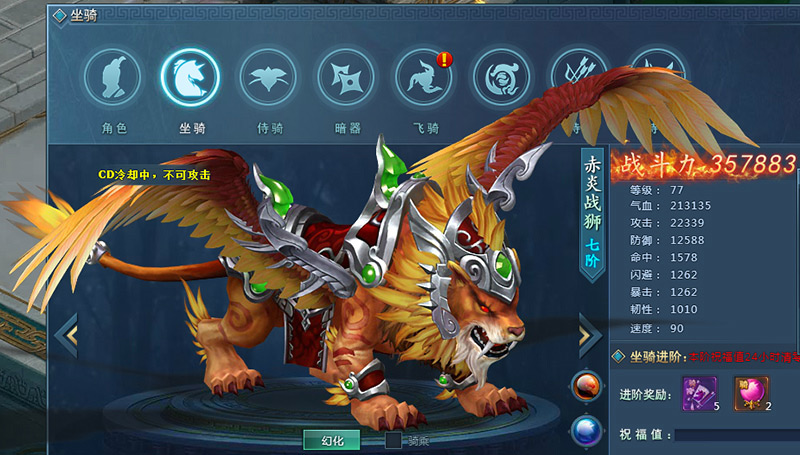Screen dimensions: 800x455
Task: Switch to the 角色 character tab
Action: pyautogui.click(x=112, y=78)
